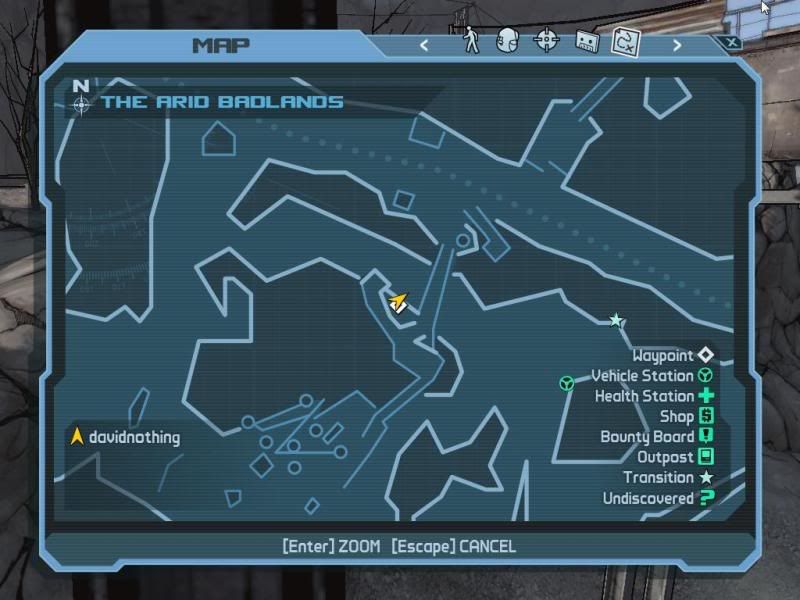
Task: Switch to the character (walking figure) tab
Action: 472,40
